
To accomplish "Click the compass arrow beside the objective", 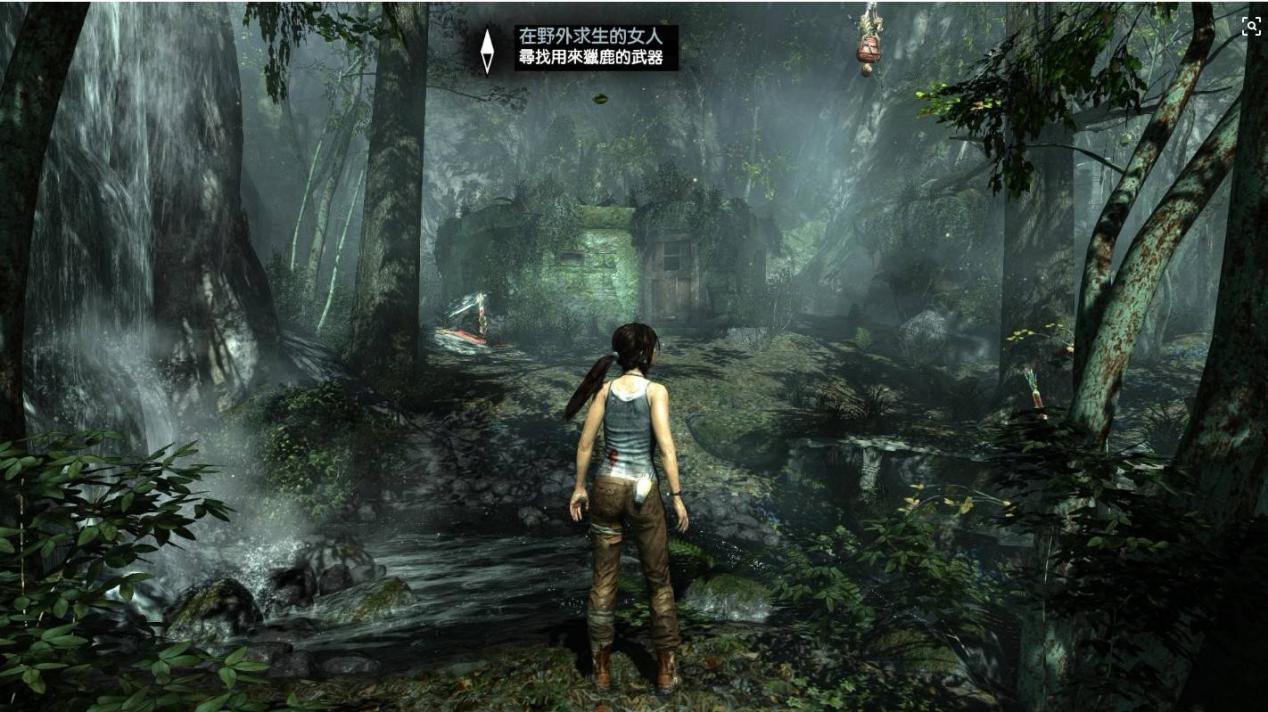I will 487,50.
